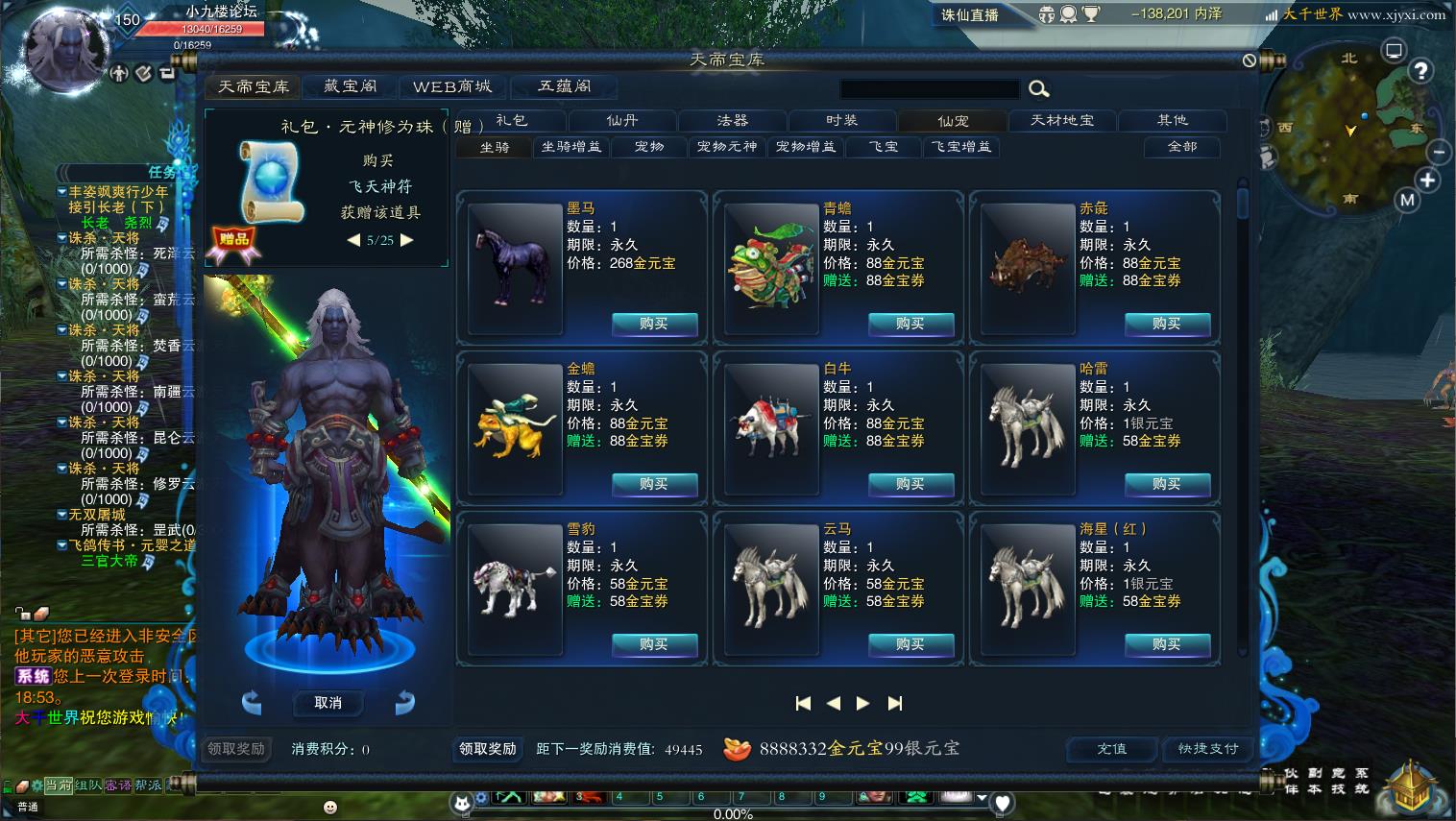Select the 五蕴阁 tab

(x=564, y=86)
